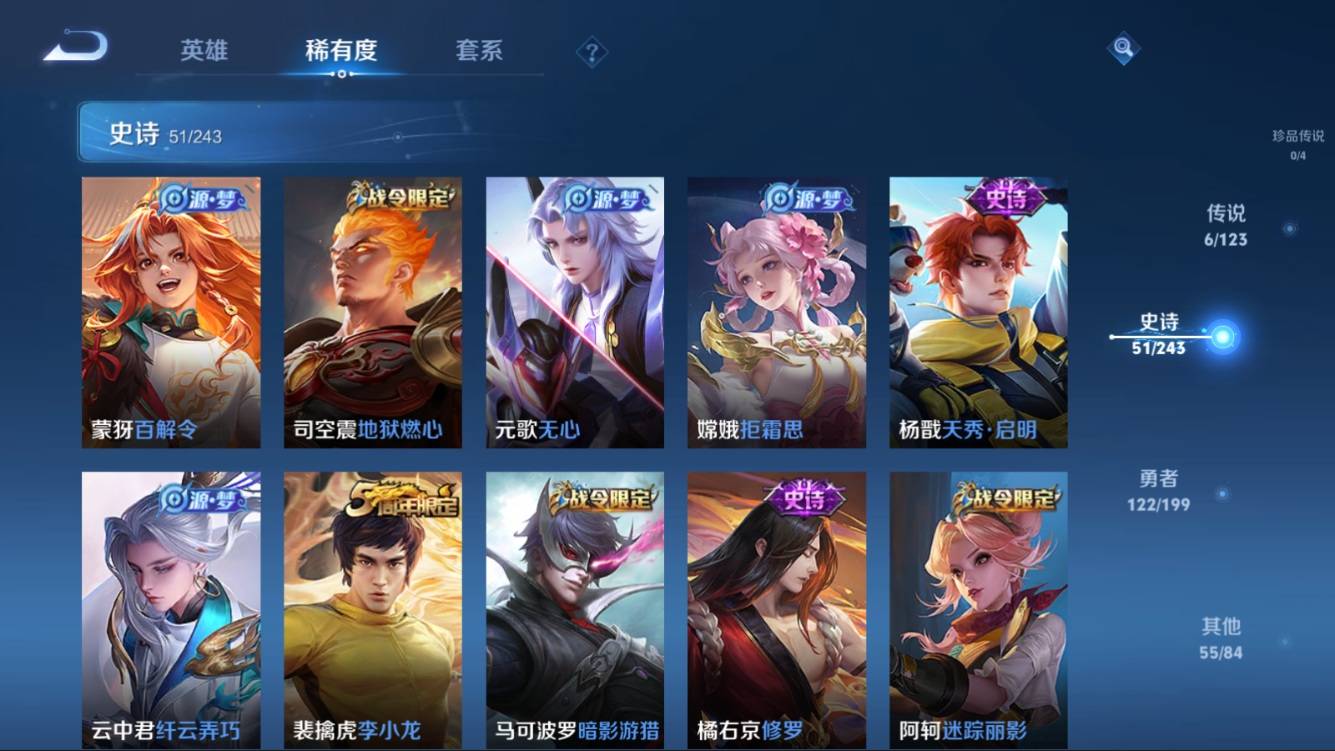Jump to the 传说 rarity section
This screenshot has width=1335, height=751.
1226,225
